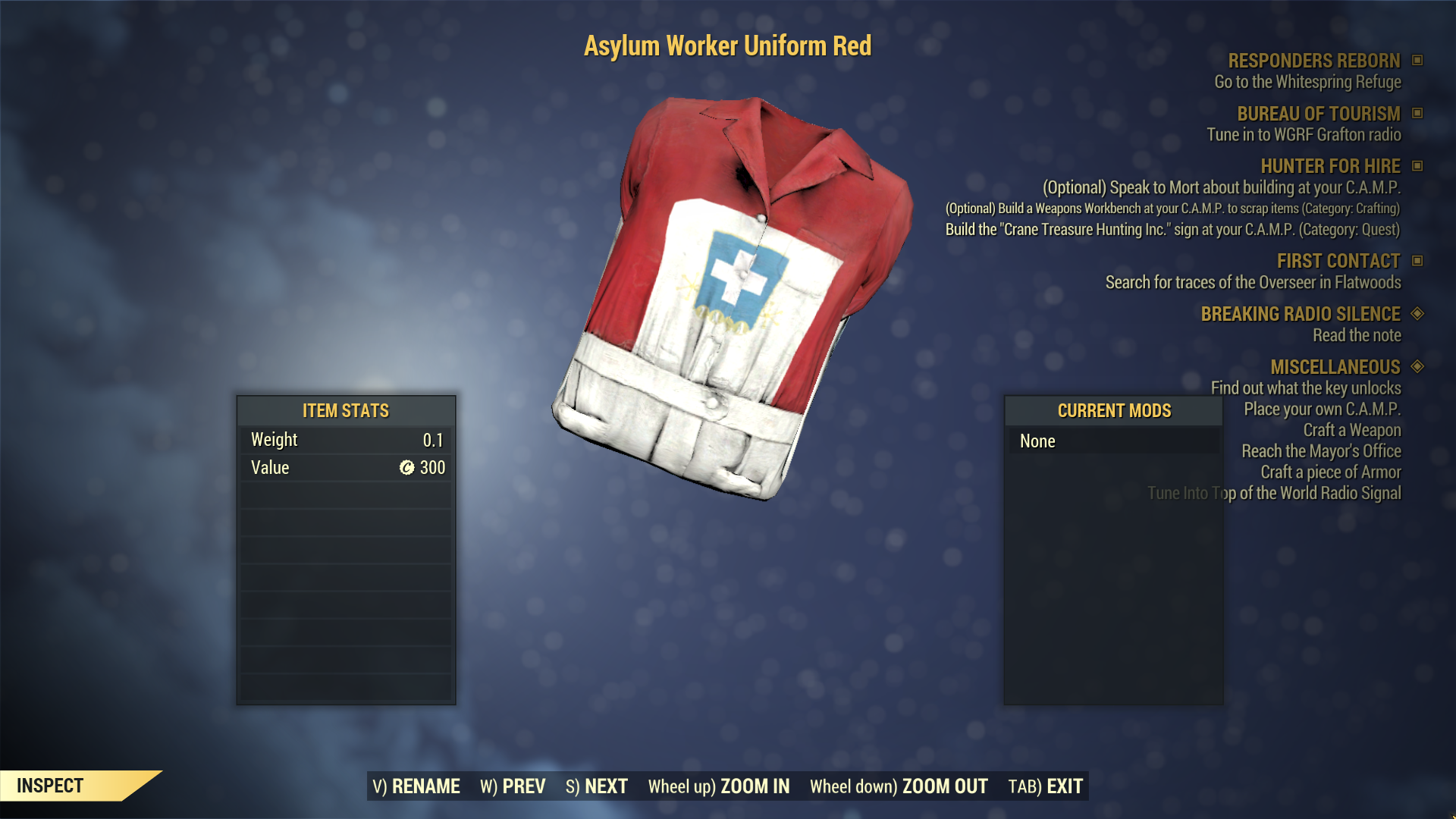The height and width of the screenshot is (819, 1456).
Task: Click the square marker beside RESPONDERS REBORN
Action: click(x=1417, y=61)
